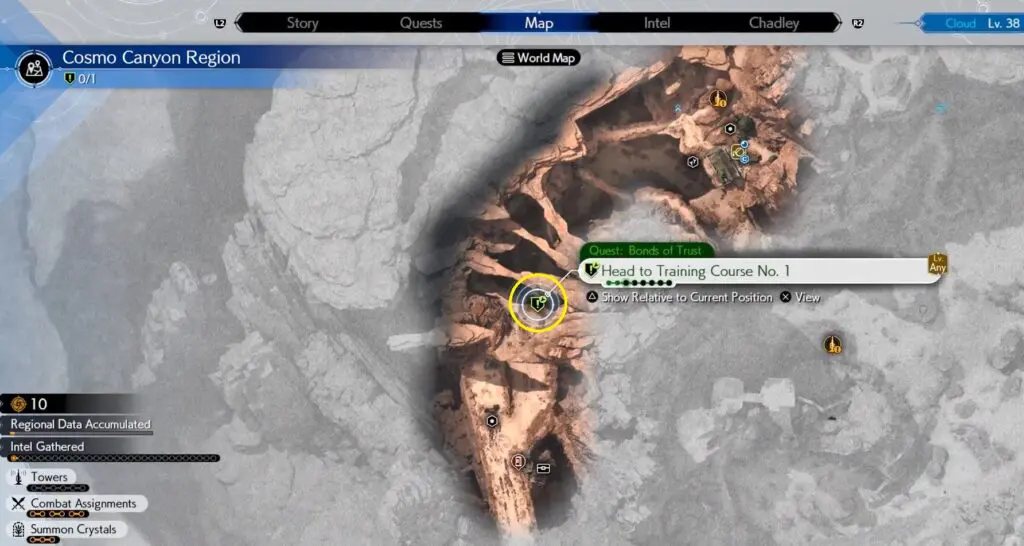Select the Map tab
This screenshot has width=1024, height=546.
pos(538,23)
